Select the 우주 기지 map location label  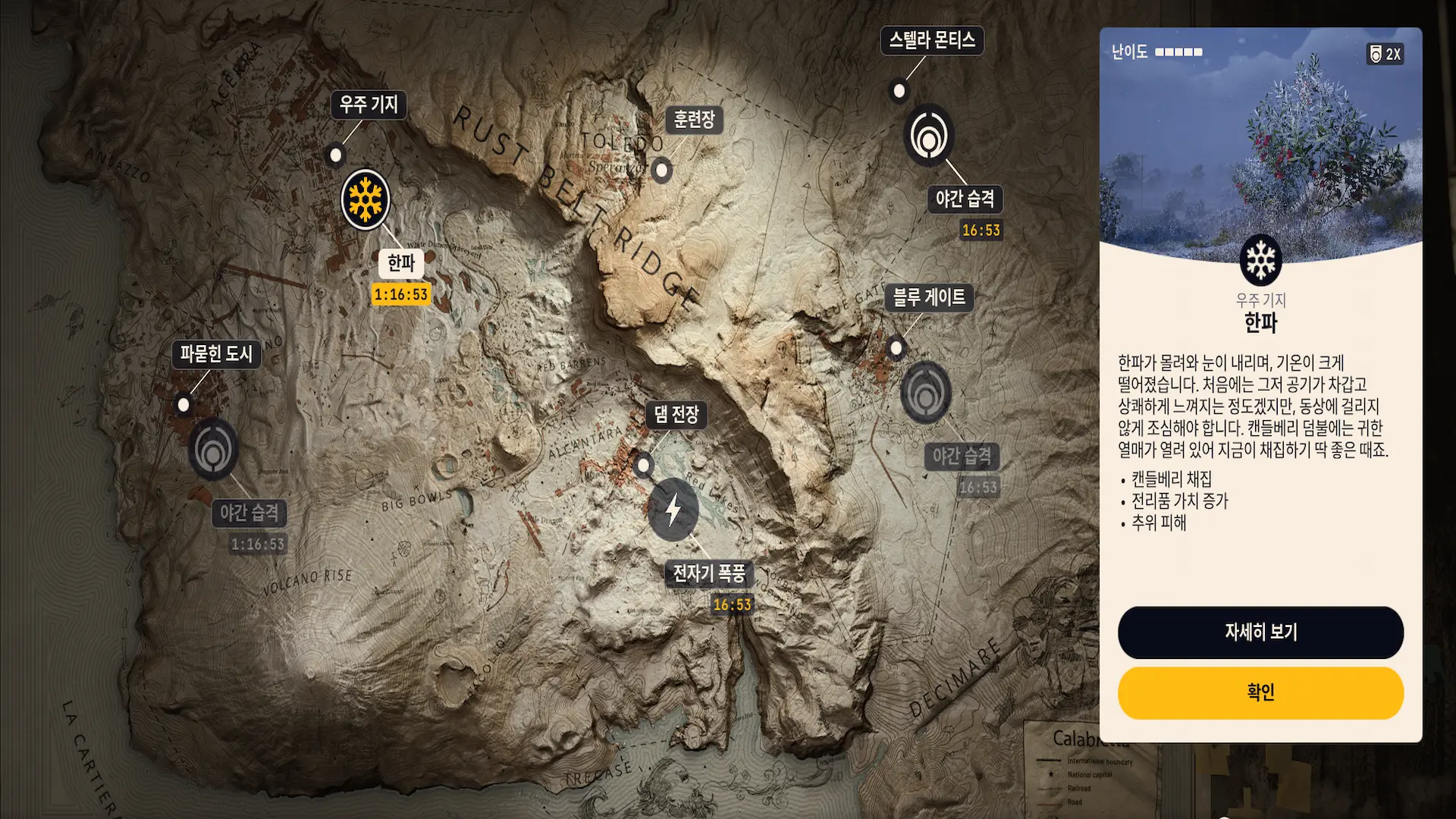[369, 104]
